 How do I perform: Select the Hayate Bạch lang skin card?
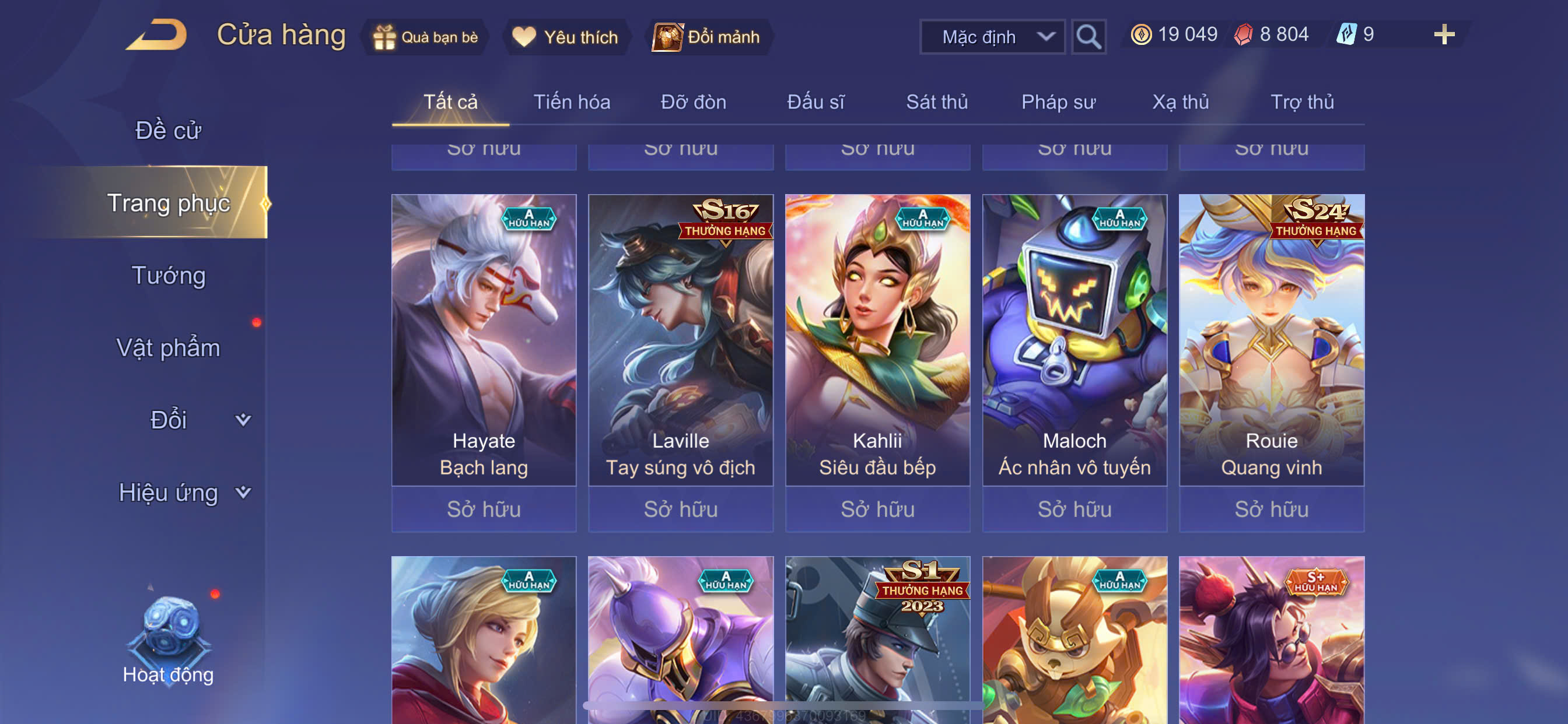click(484, 340)
